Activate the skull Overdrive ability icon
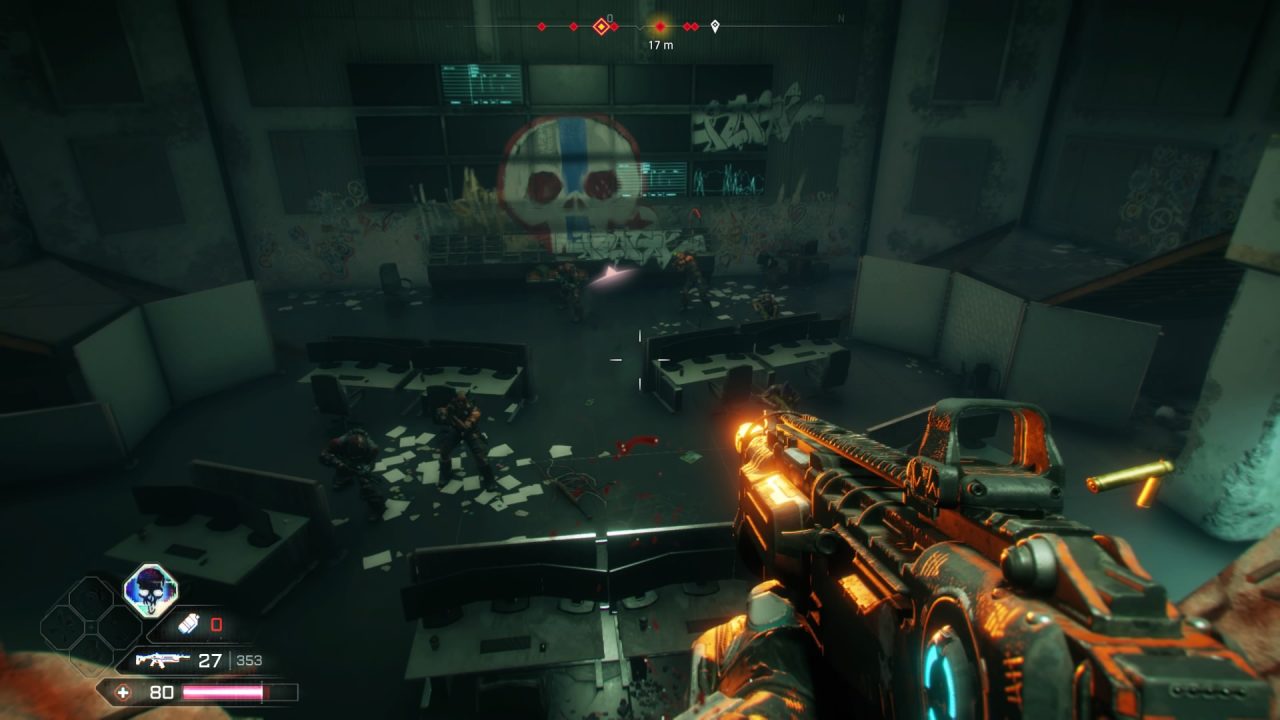This screenshot has width=1280, height=720. (x=150, y=589)
